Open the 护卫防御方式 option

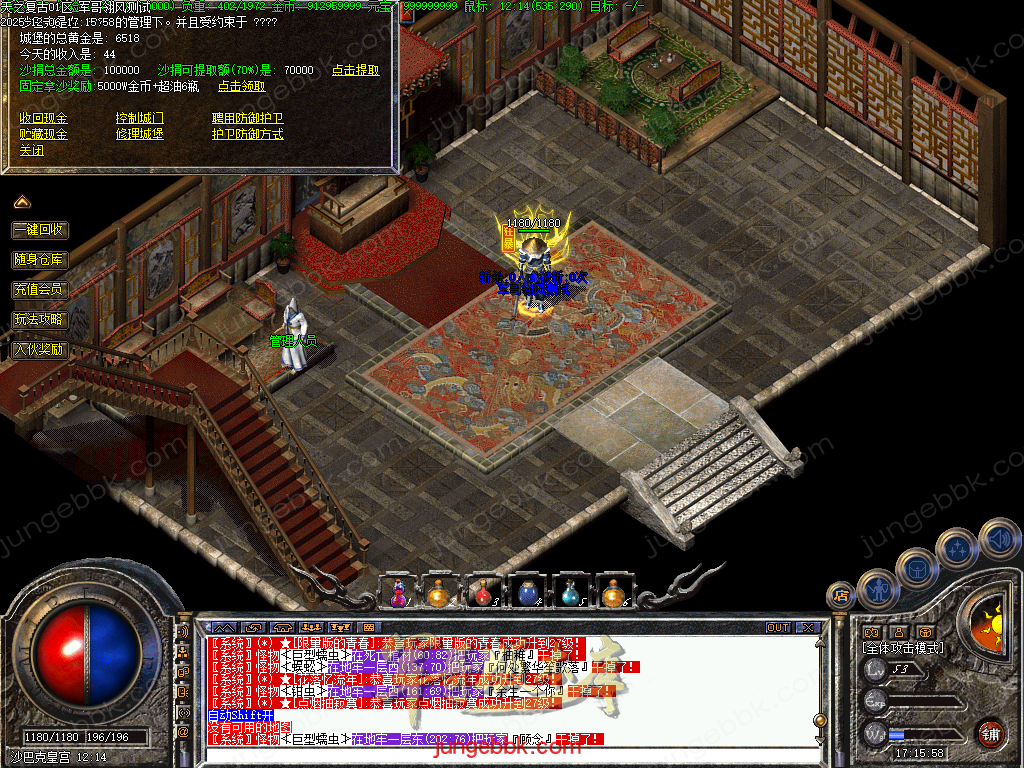[x=248, y=134]
